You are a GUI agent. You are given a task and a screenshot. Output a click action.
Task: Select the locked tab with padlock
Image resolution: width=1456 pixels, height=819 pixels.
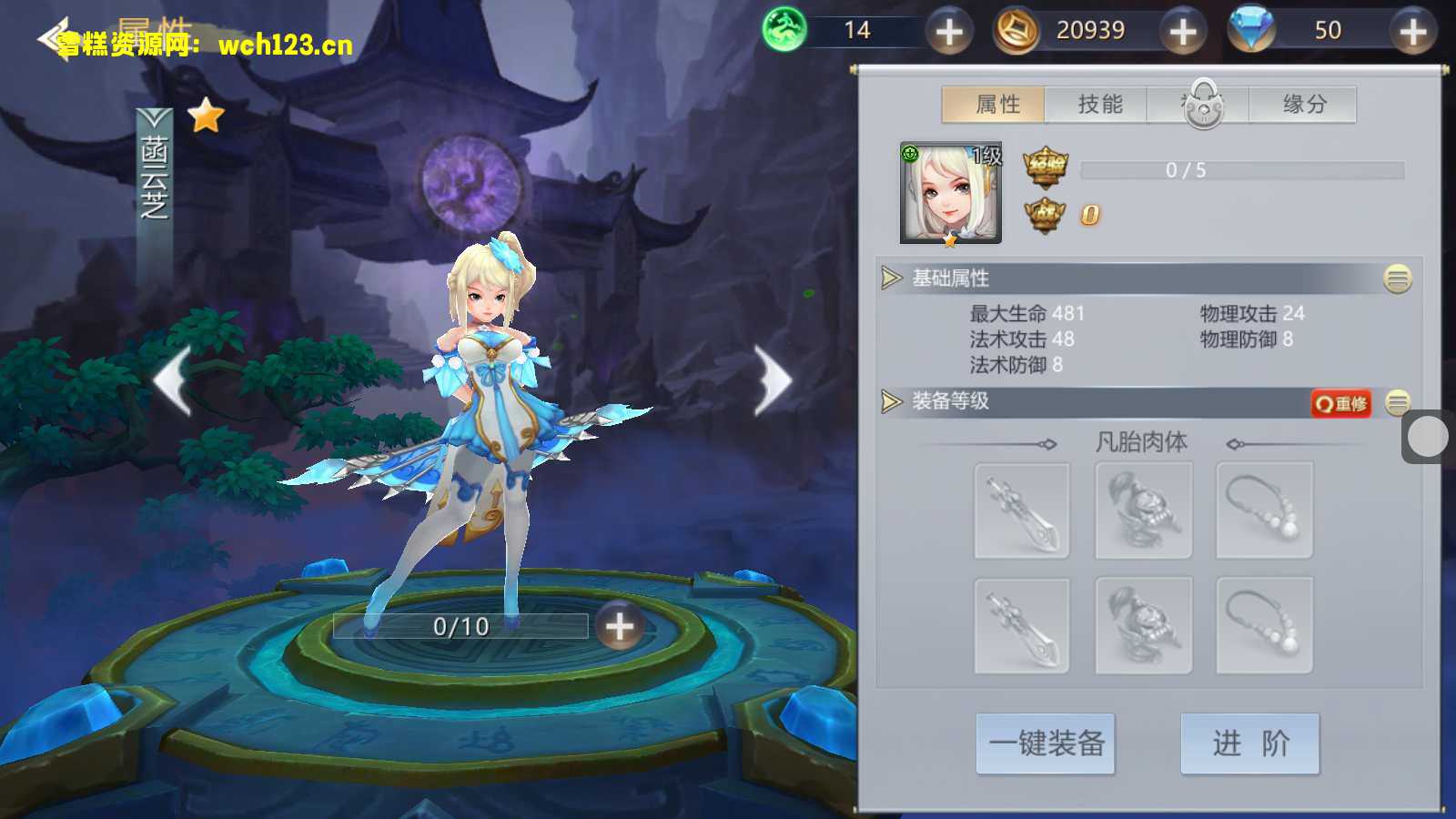(x=1202, y=105)
